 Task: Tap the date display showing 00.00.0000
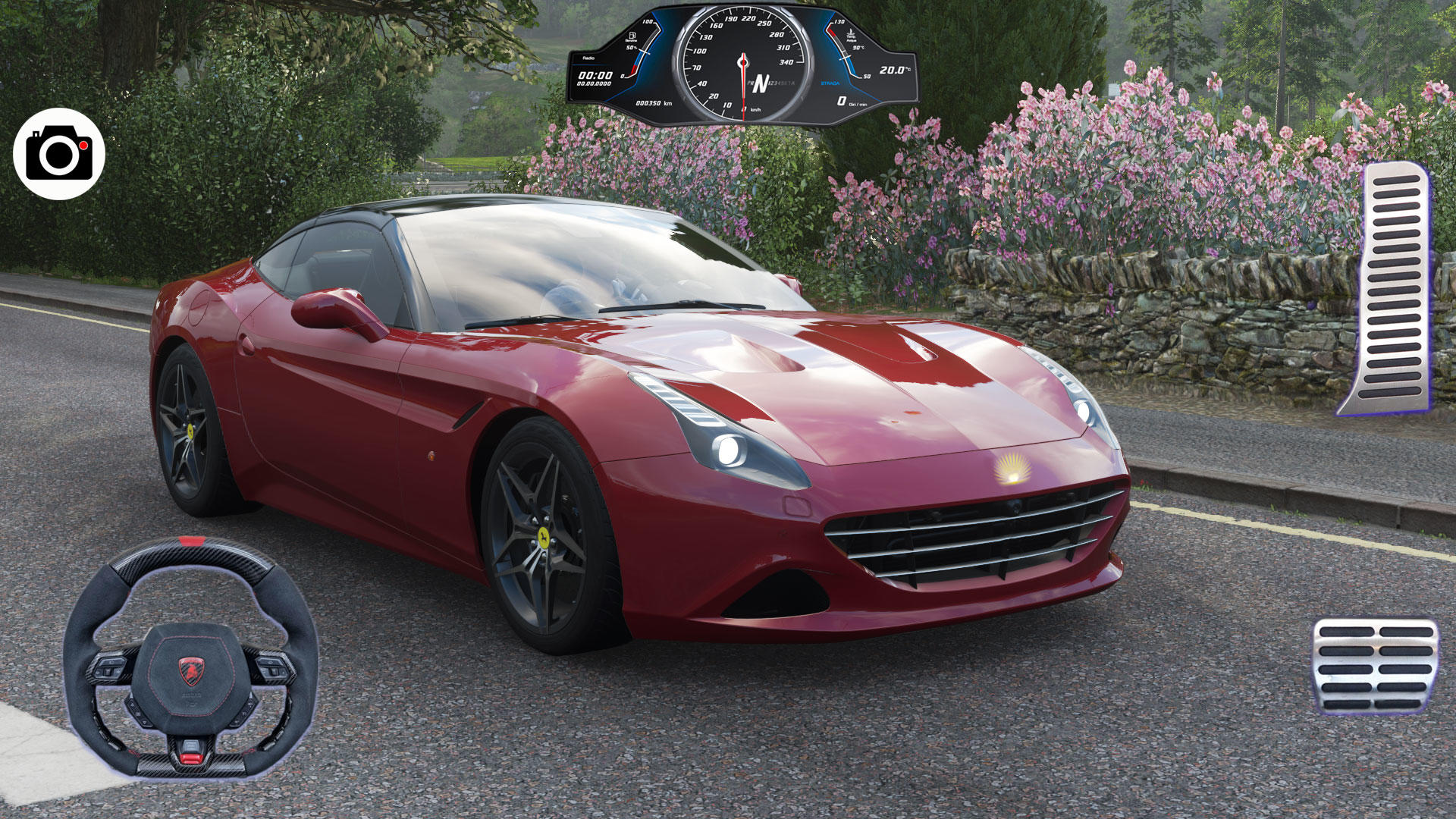(x=596, y=83)
